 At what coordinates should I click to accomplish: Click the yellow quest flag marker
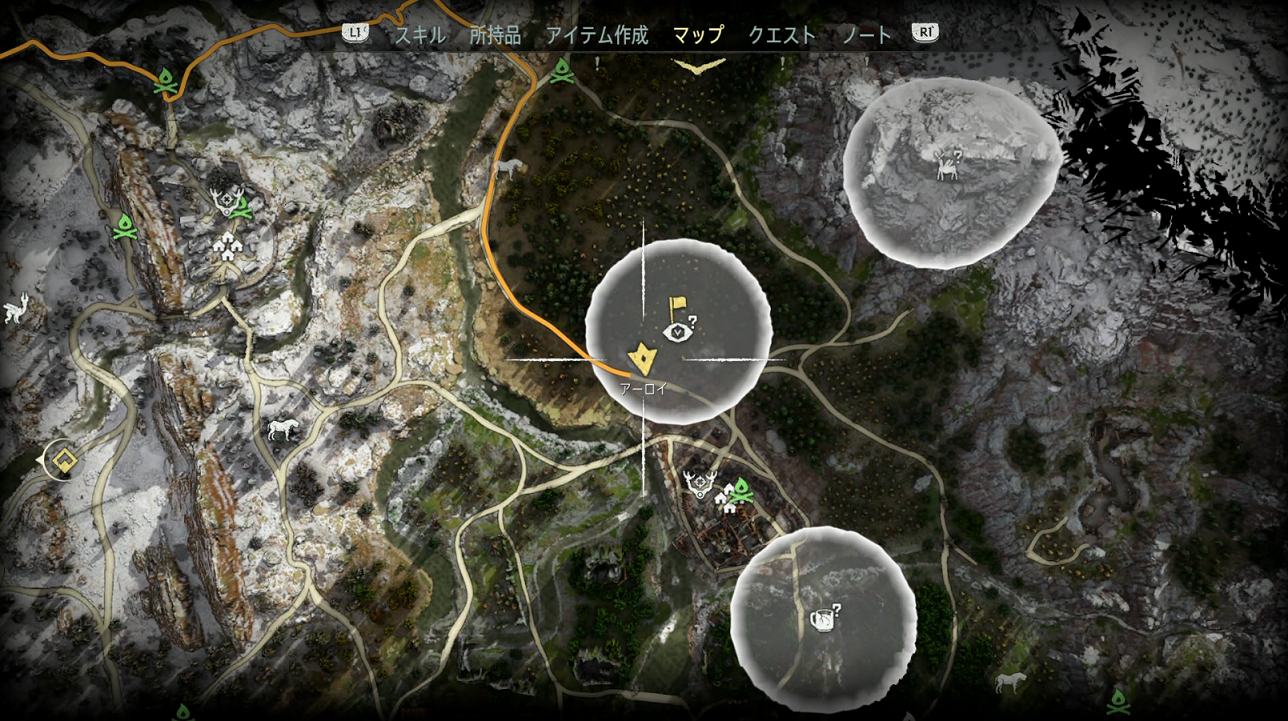(x=677, y=305)
